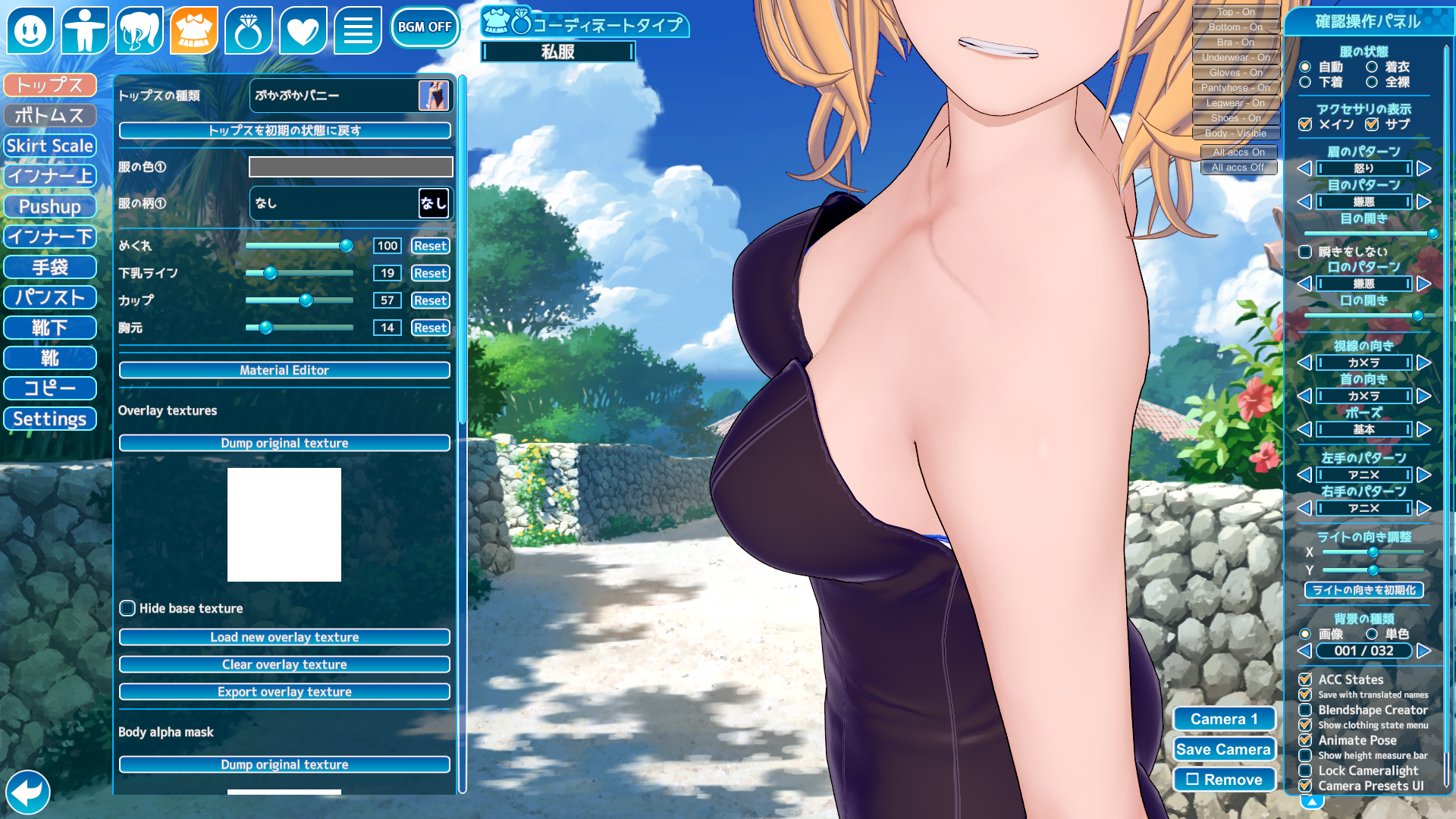Load new overlay texture
The width and height of the screenshot is (1456, 819).
[x=284, y=637]
